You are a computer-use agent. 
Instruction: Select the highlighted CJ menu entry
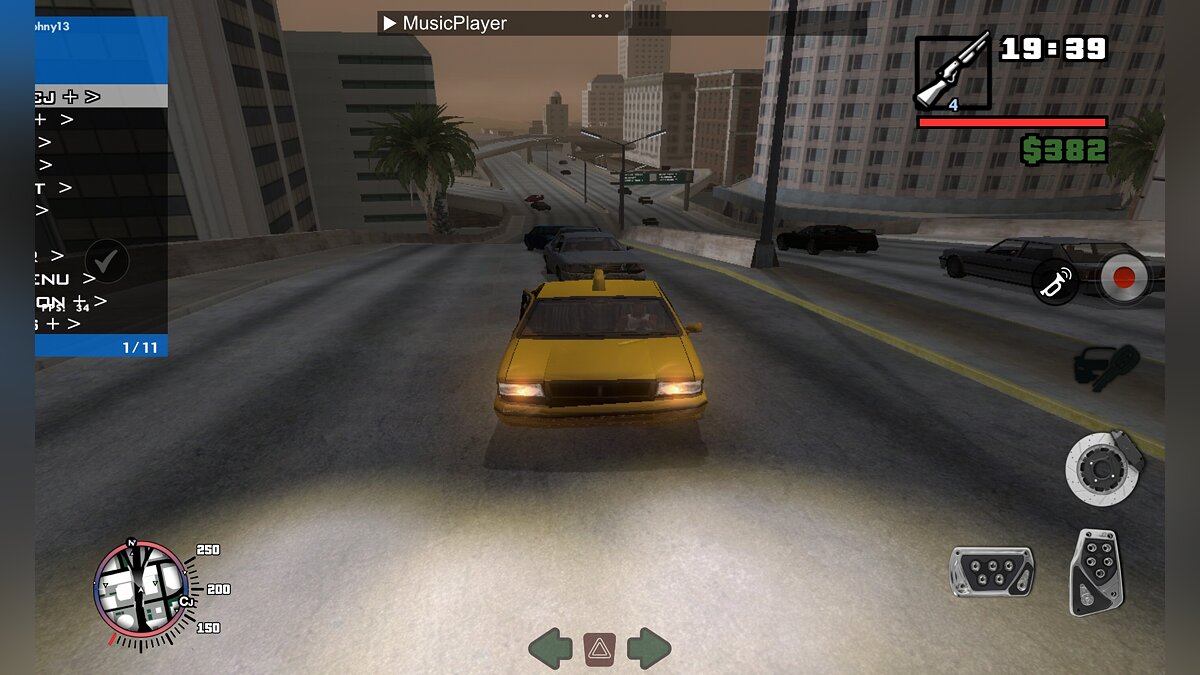(x=101, y=96)
